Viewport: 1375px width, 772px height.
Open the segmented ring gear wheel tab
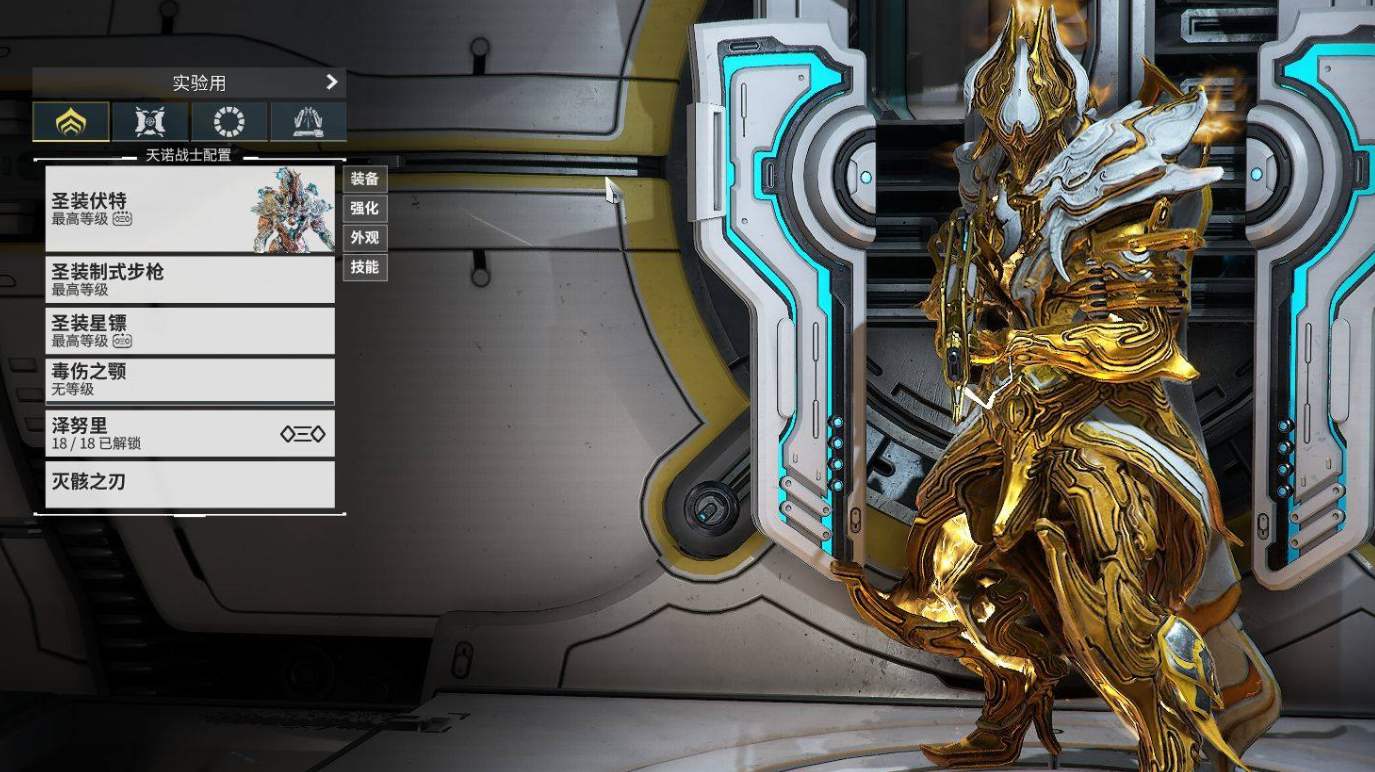229,122
